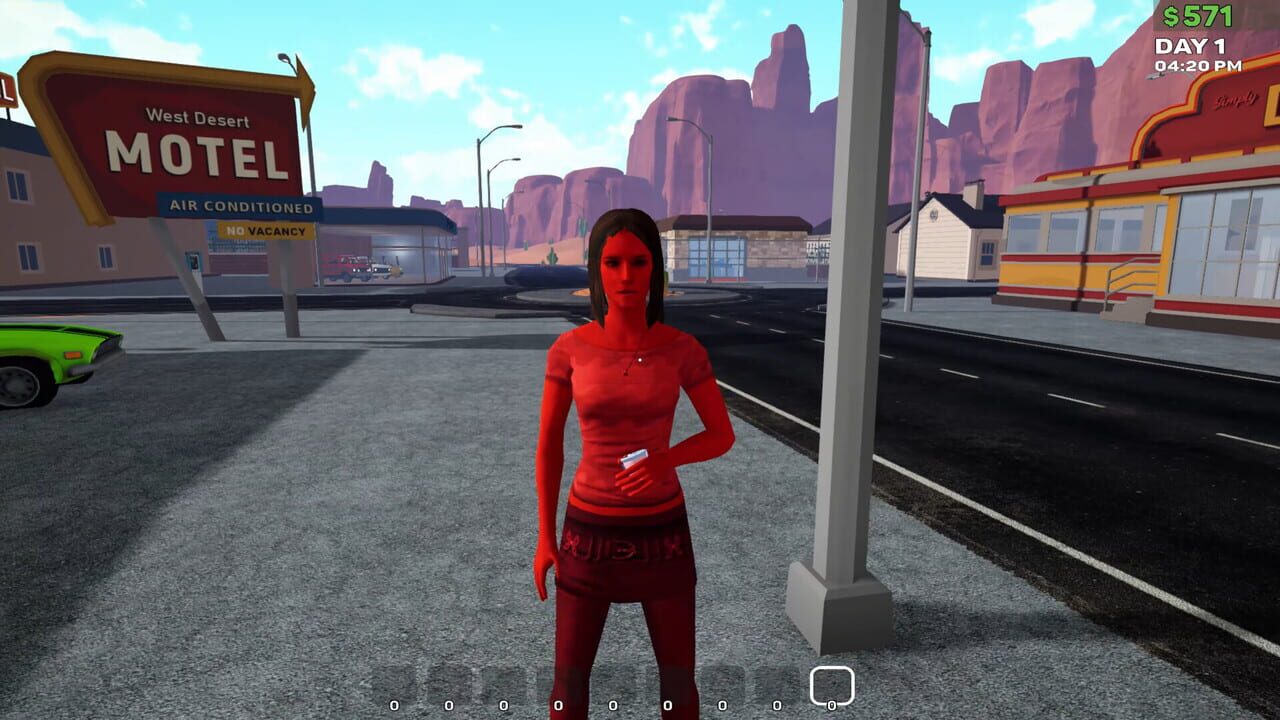The height and width of the screenshot is (720, 1280).
Task: Select the eighth hotbar inventory slot
Action: [x=776, y=683]
